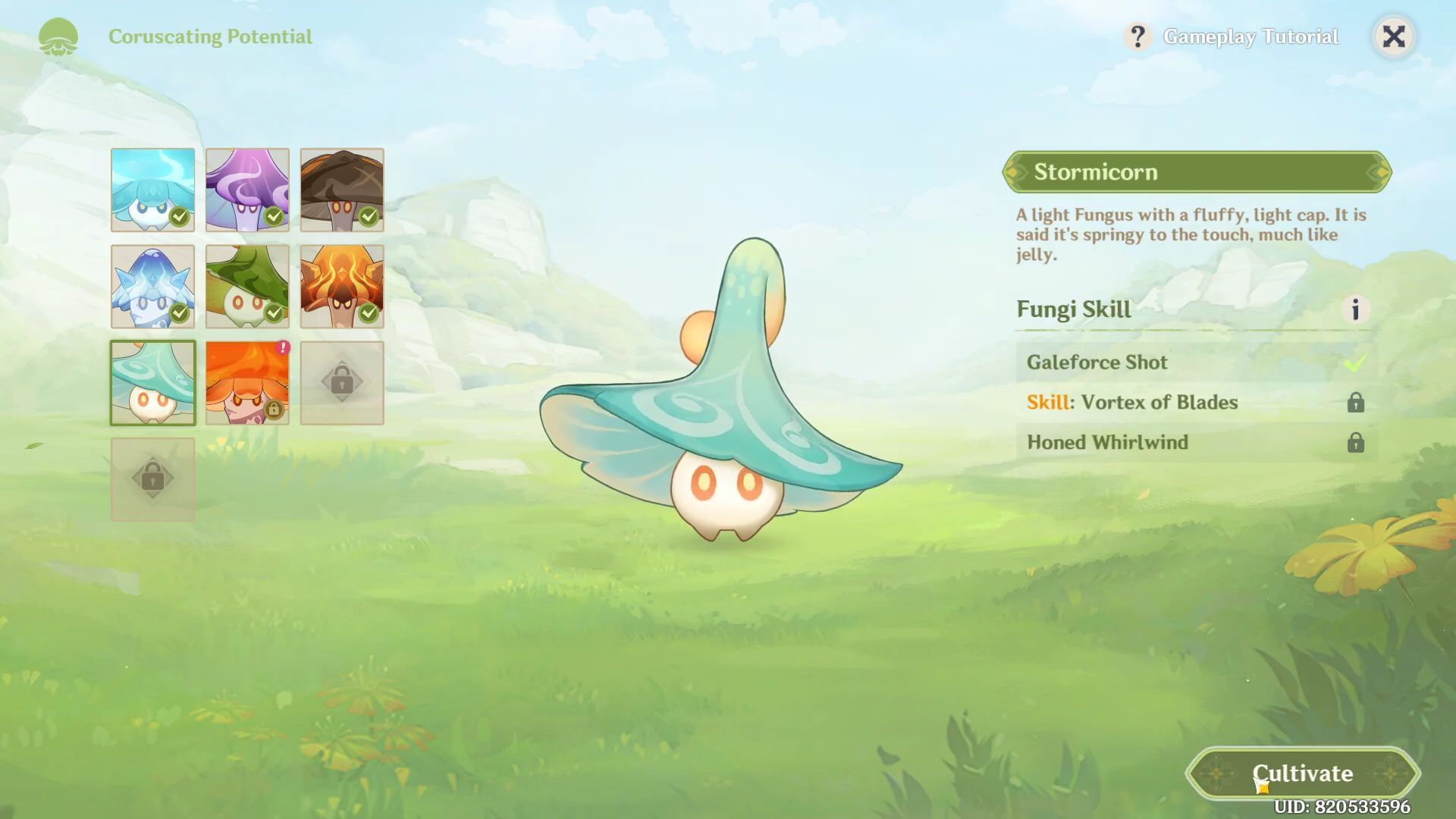Show Fungi Skill info details
This screenshot has height=819, width=1456.
[1355, 309]
